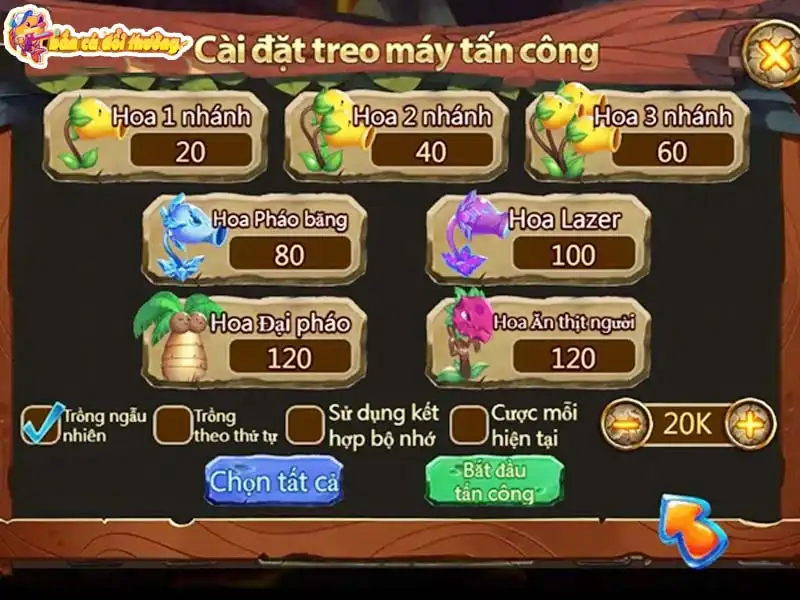
Task: Tick the Sử dụng kết hợp bộ nhớ checkbox
Action: point(305,424)
